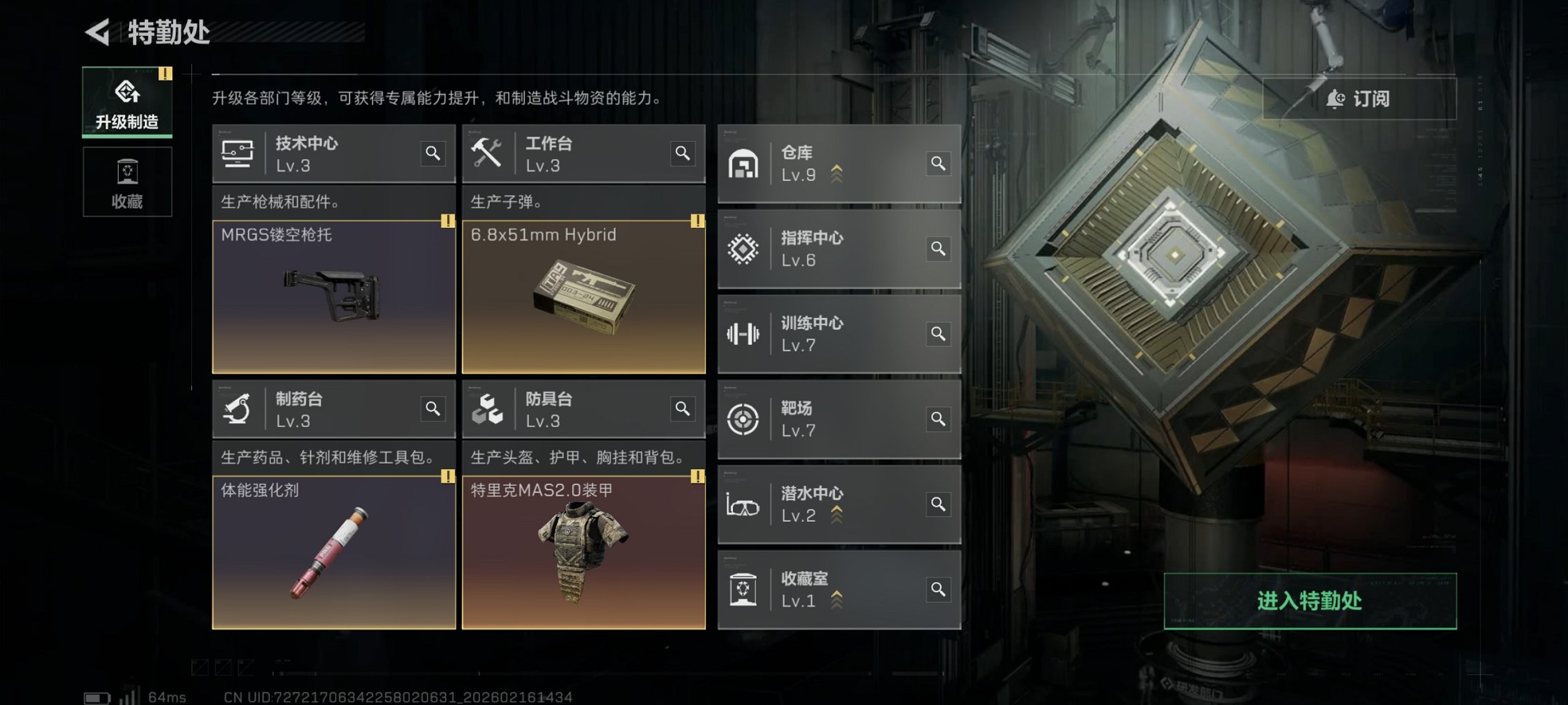Click the 制药台 microscope icon
The width and height of the screenshot is (1568, 705).
click(x=238, y=408)
